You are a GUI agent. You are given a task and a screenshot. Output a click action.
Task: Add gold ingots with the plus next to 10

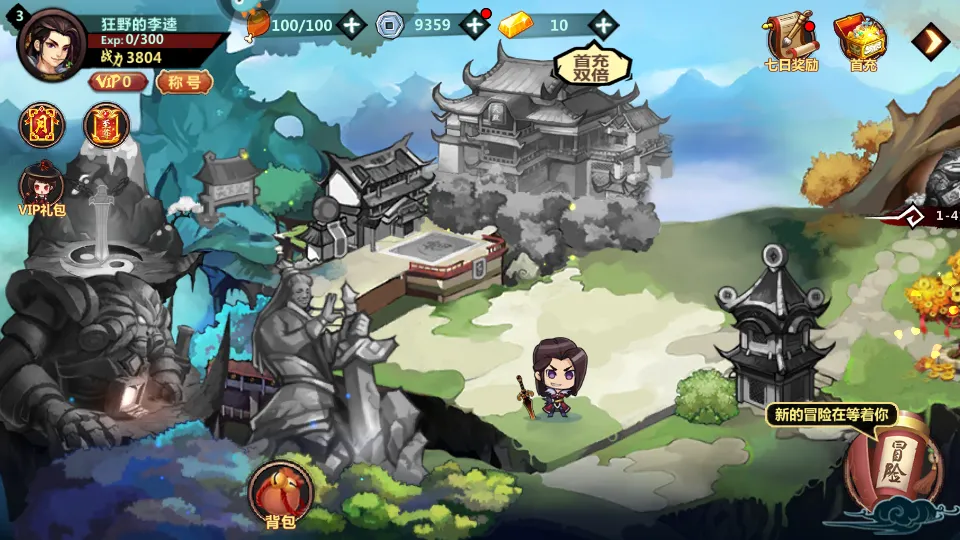(602, 25)
